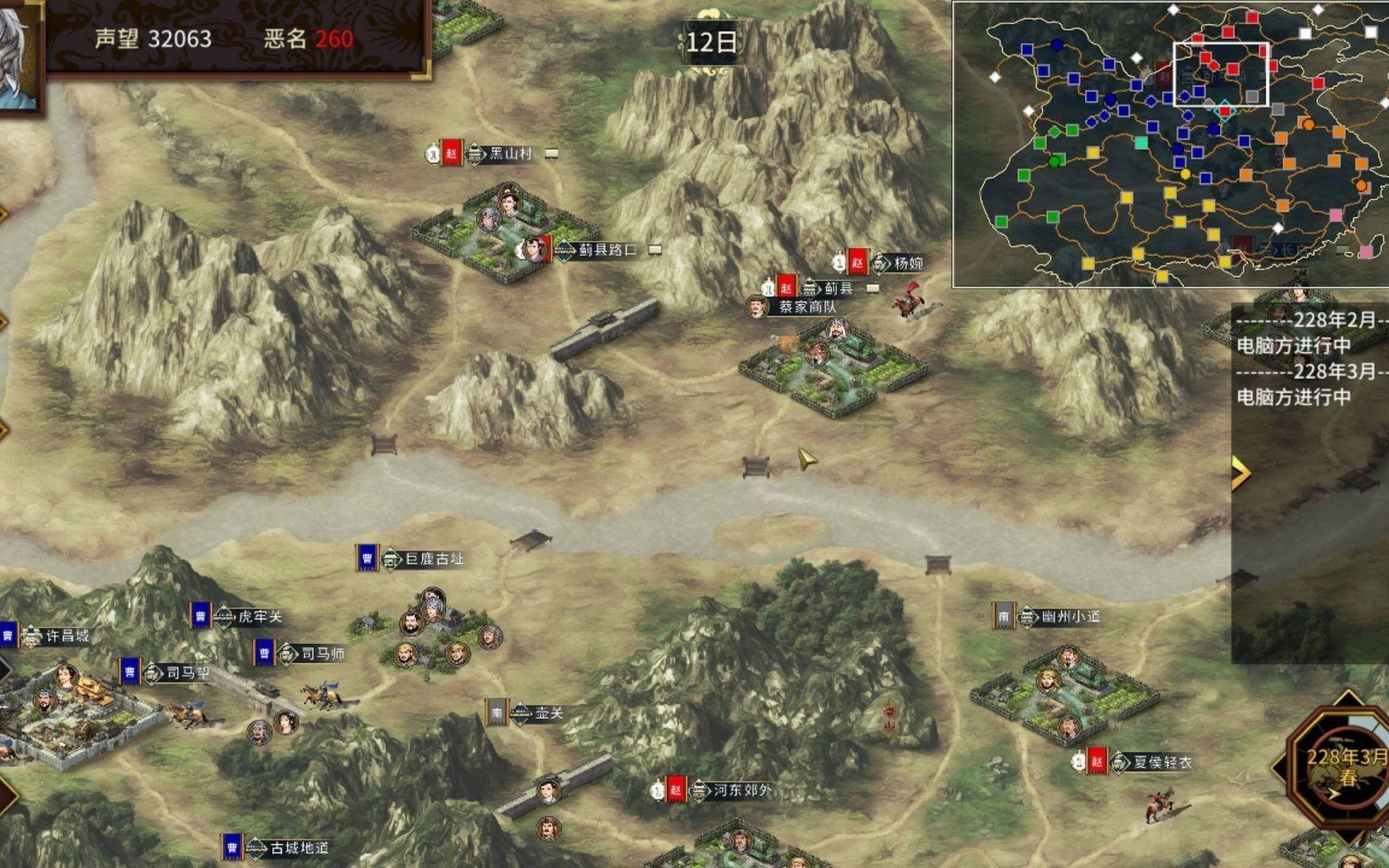Select the mounted rider near 杨婉
The image size is (1389, 868).
click(x=907, y=304)
